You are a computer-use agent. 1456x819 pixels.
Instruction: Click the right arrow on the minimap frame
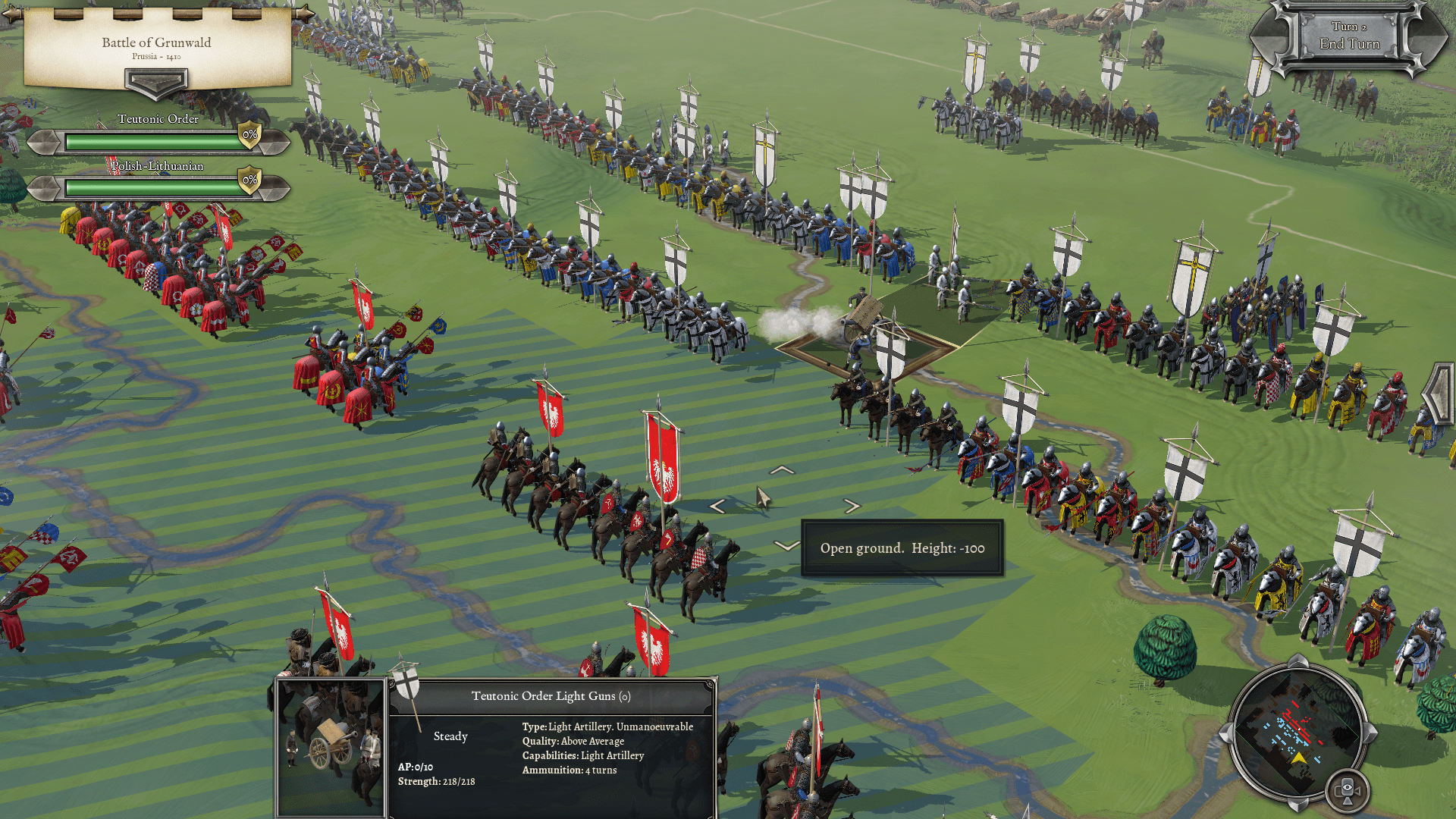[x=1370, y=733]
